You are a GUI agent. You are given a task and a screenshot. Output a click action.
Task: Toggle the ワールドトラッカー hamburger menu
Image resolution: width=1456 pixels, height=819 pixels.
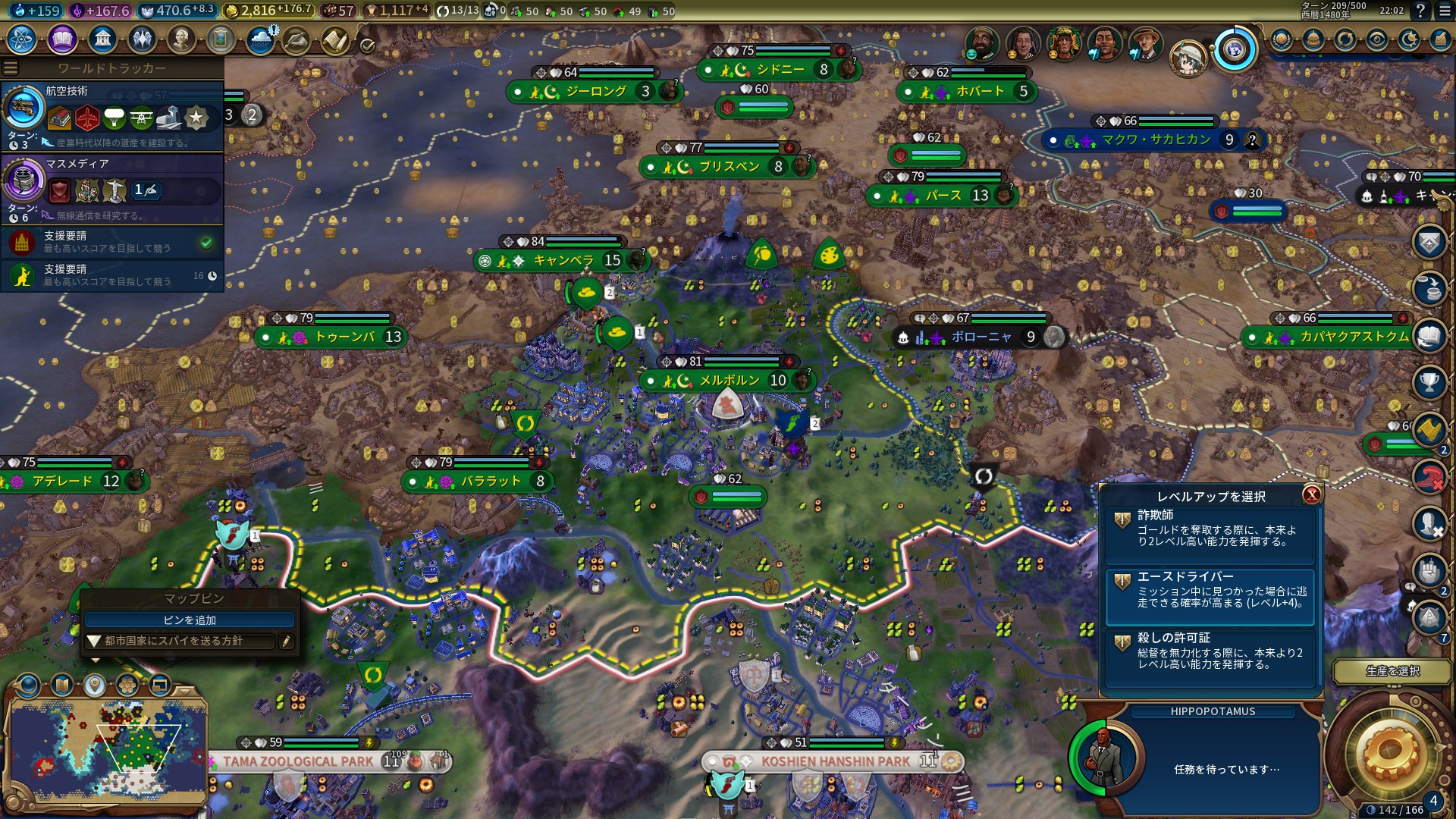(x=11, y=68)
